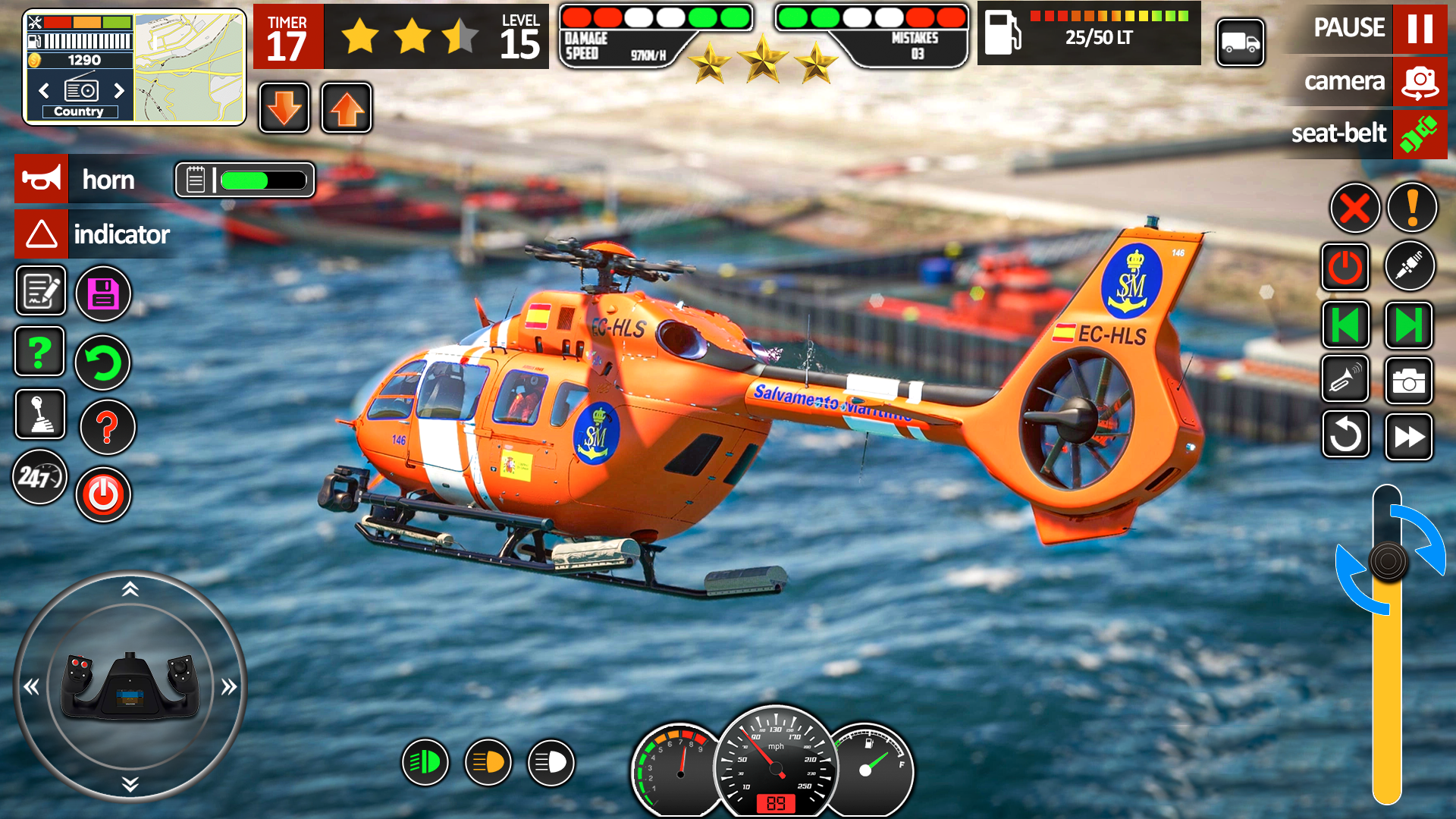The width and height of the screenshot is (1456, 819).
Task: Pause the game
Action: click(x=1420, y=29)
